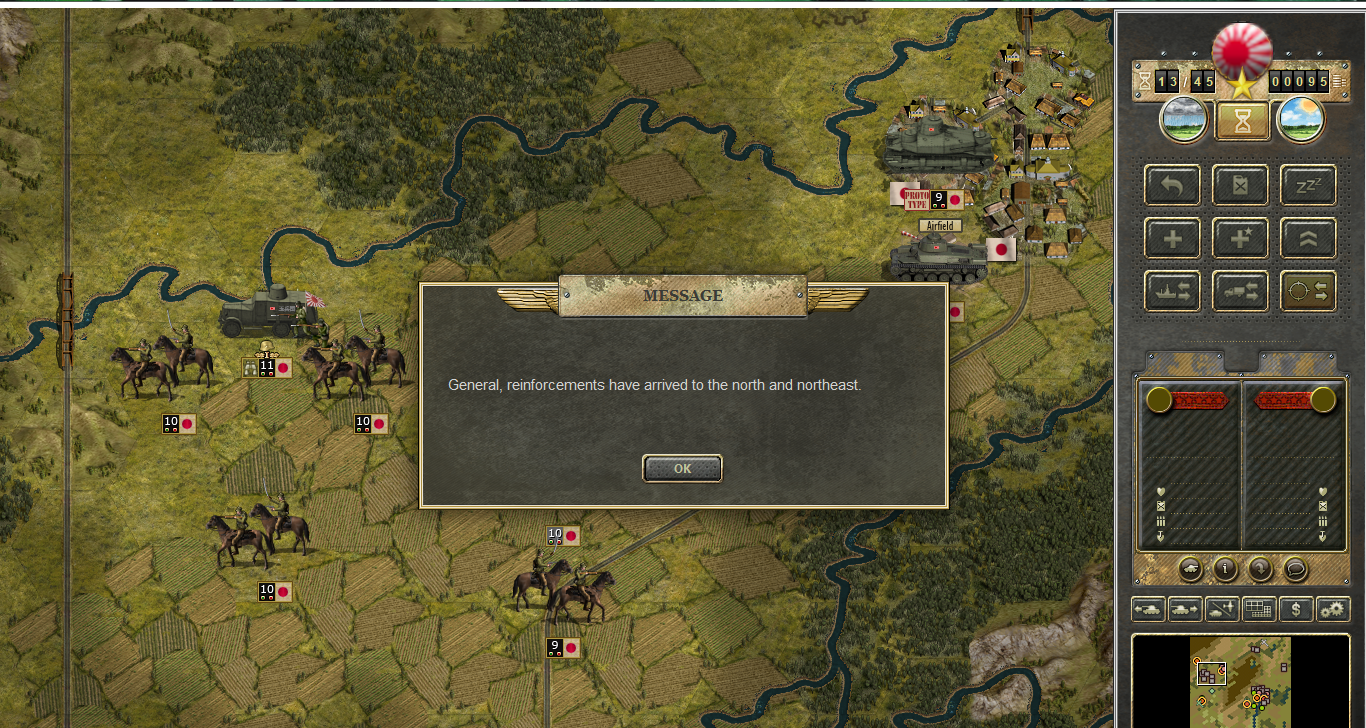The width and height of the screenshot is (1366, 728).
Task: Choose the plus-with-star elite reinforcements button
Action: (1240, 239)
